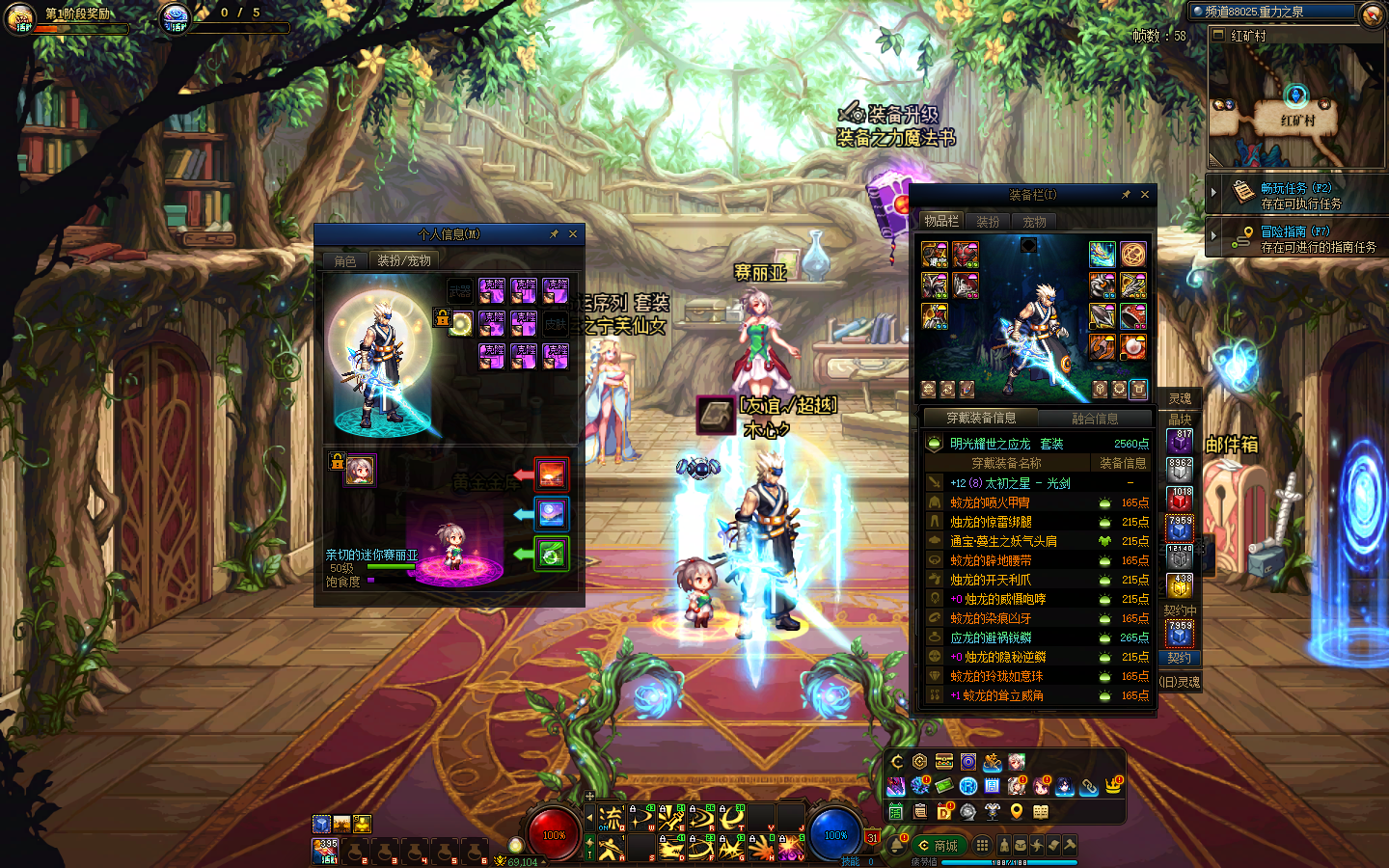Open the 商城 shop button
Image resolution: width=1389 pixels, height=868 pixels.
(x=938, y=846)
